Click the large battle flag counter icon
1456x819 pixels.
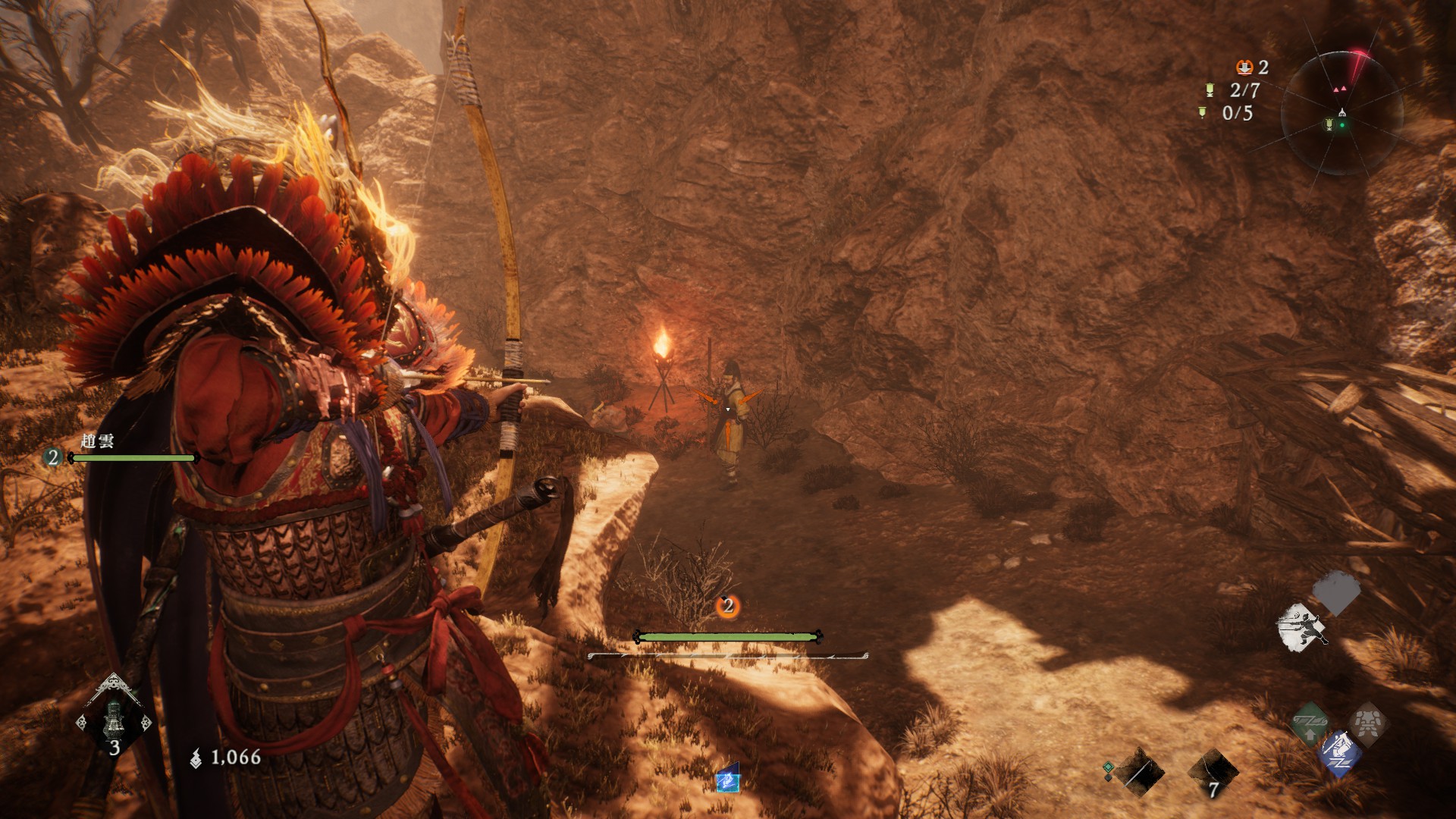[x=1210, y=90]
